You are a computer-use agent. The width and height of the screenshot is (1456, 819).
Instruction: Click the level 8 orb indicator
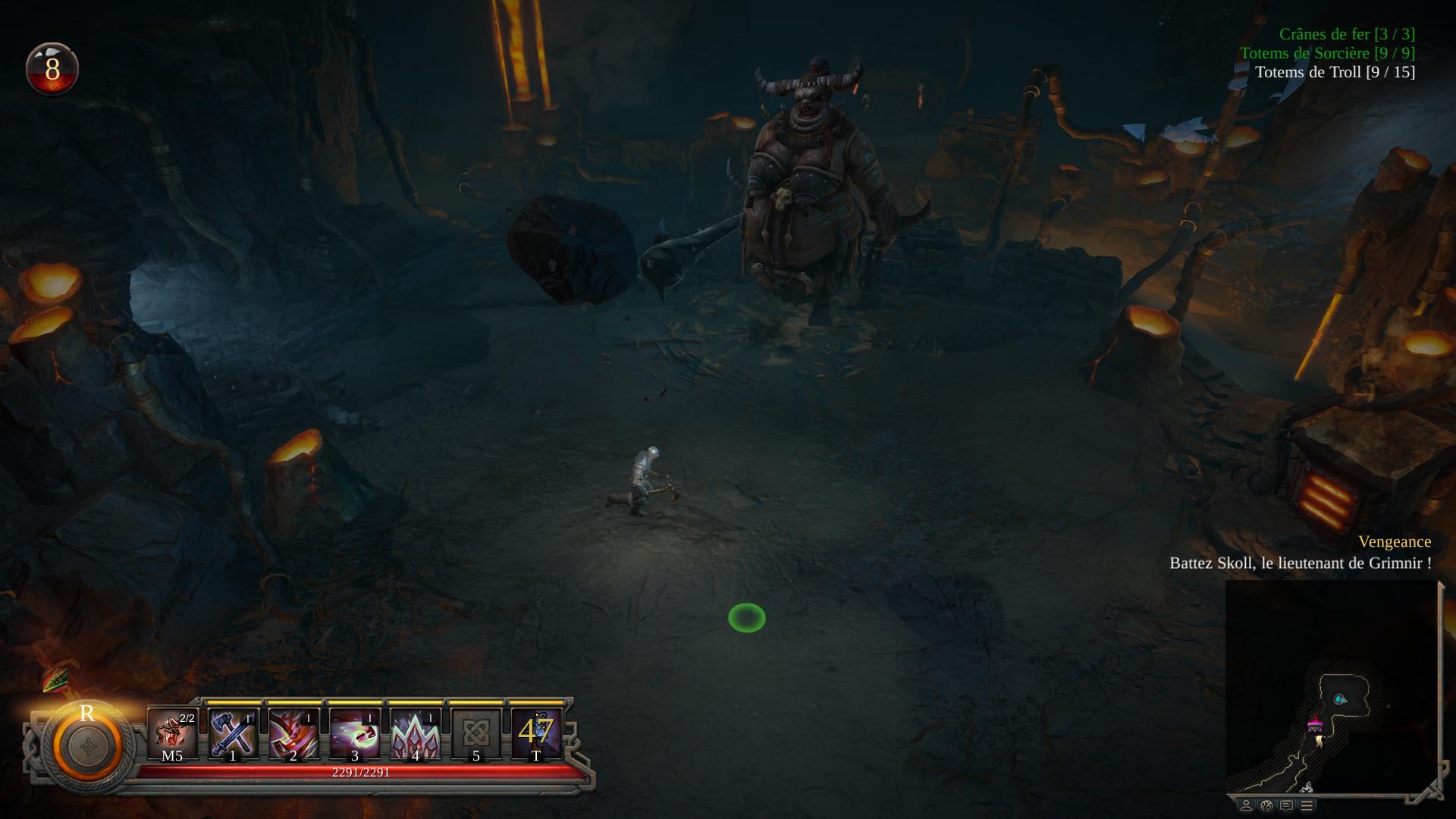pyautogui.click(x=52, y=69)
